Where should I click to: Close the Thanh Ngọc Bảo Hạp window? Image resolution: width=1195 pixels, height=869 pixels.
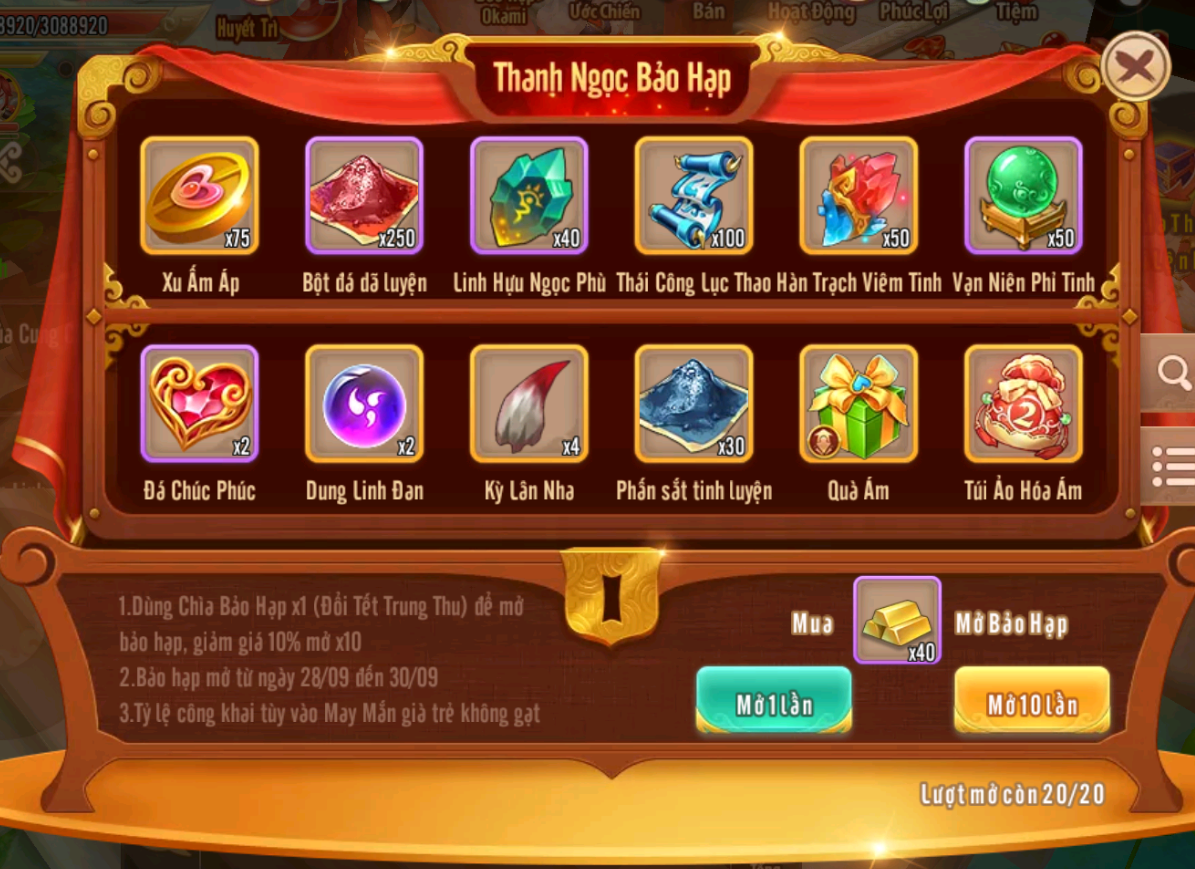point(1135,66)
